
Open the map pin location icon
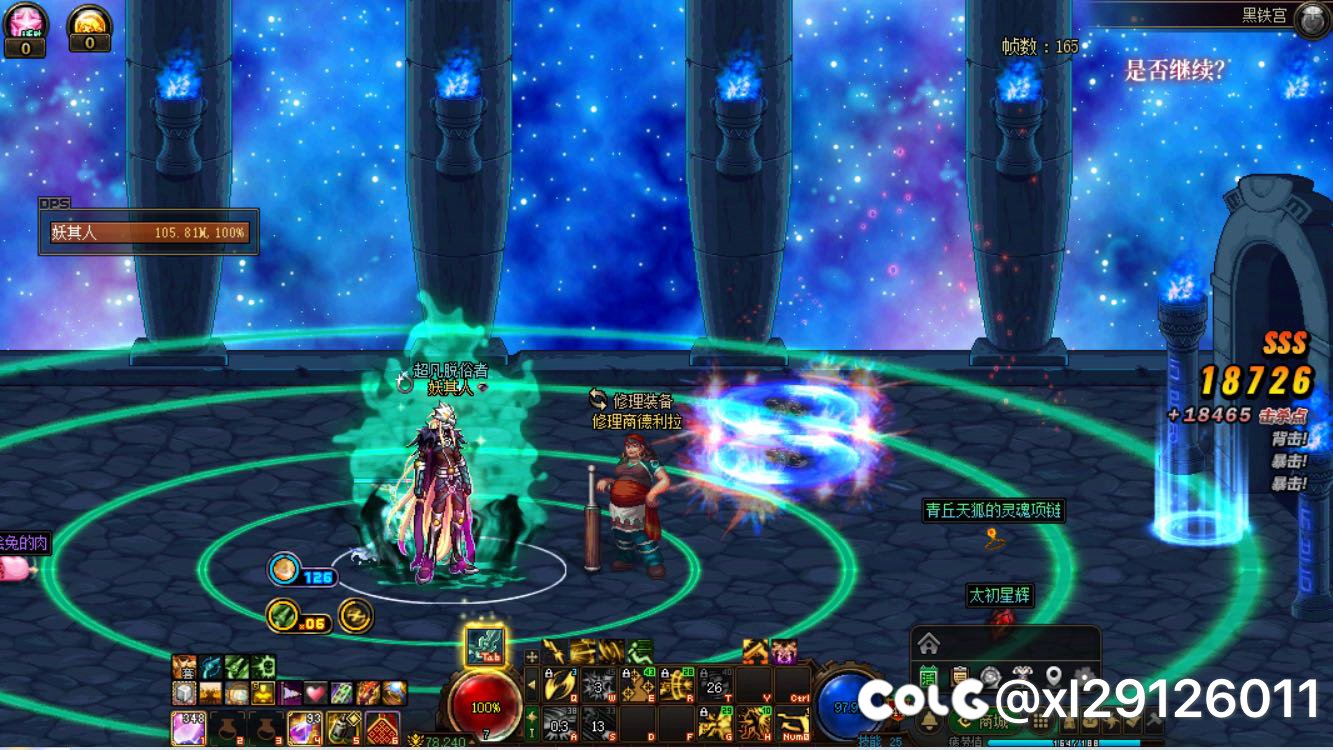tap(1053, 676)
